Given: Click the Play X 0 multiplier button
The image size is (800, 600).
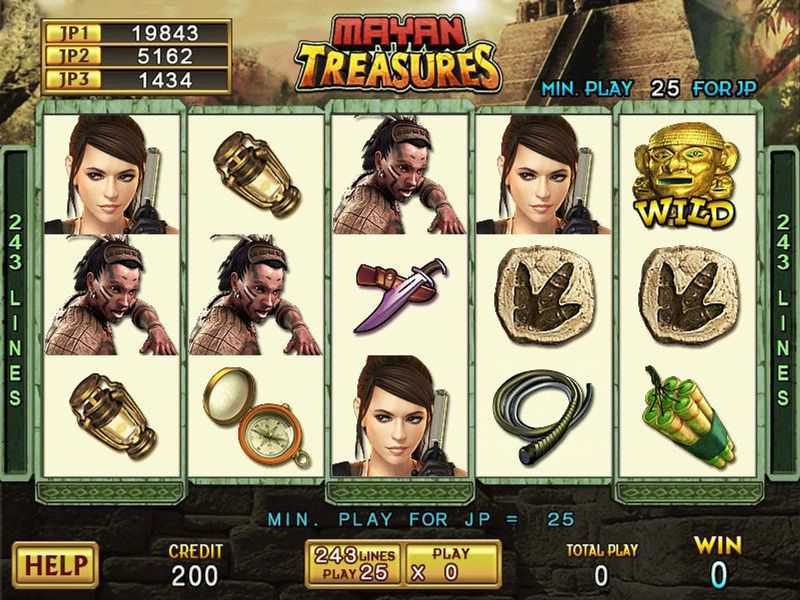Looking at the screenshot, I should tap(452, 564).
